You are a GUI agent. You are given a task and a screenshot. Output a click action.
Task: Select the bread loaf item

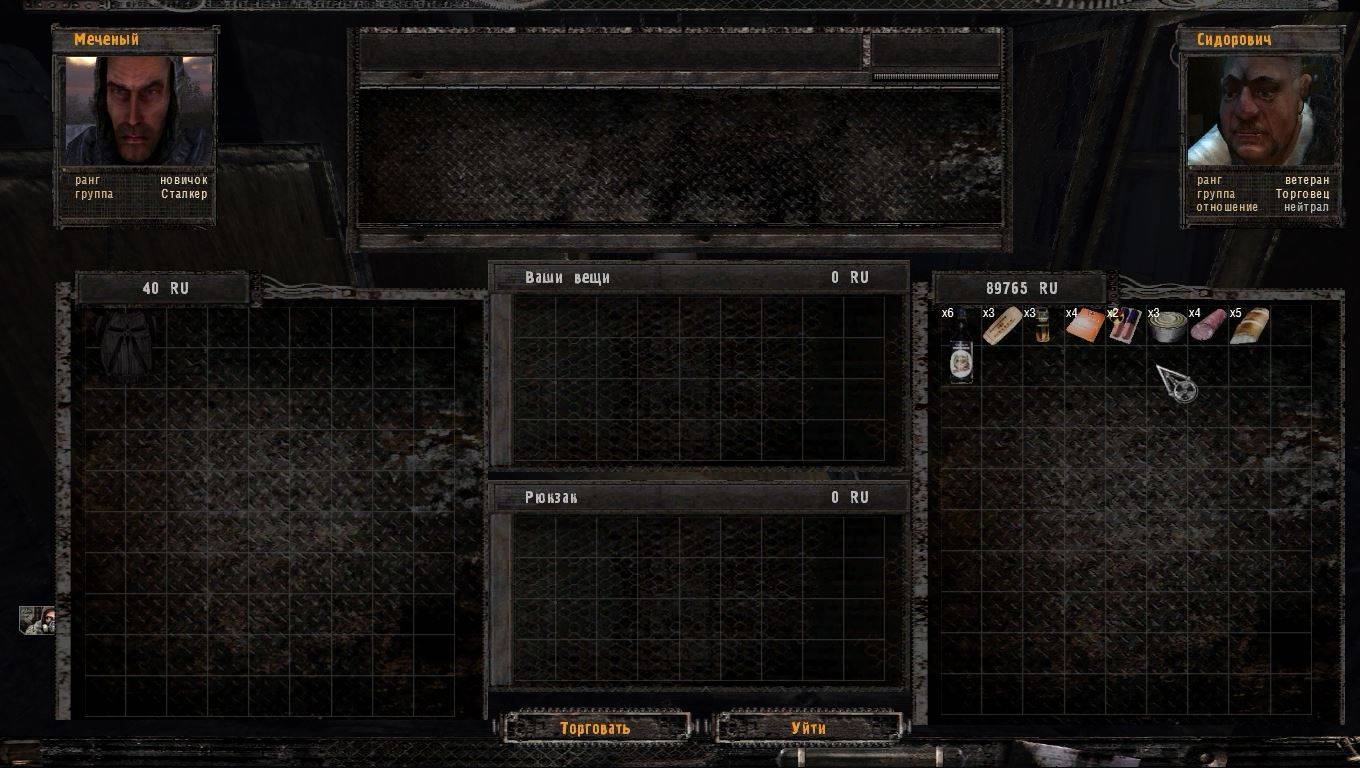(x=1249, y=326)
